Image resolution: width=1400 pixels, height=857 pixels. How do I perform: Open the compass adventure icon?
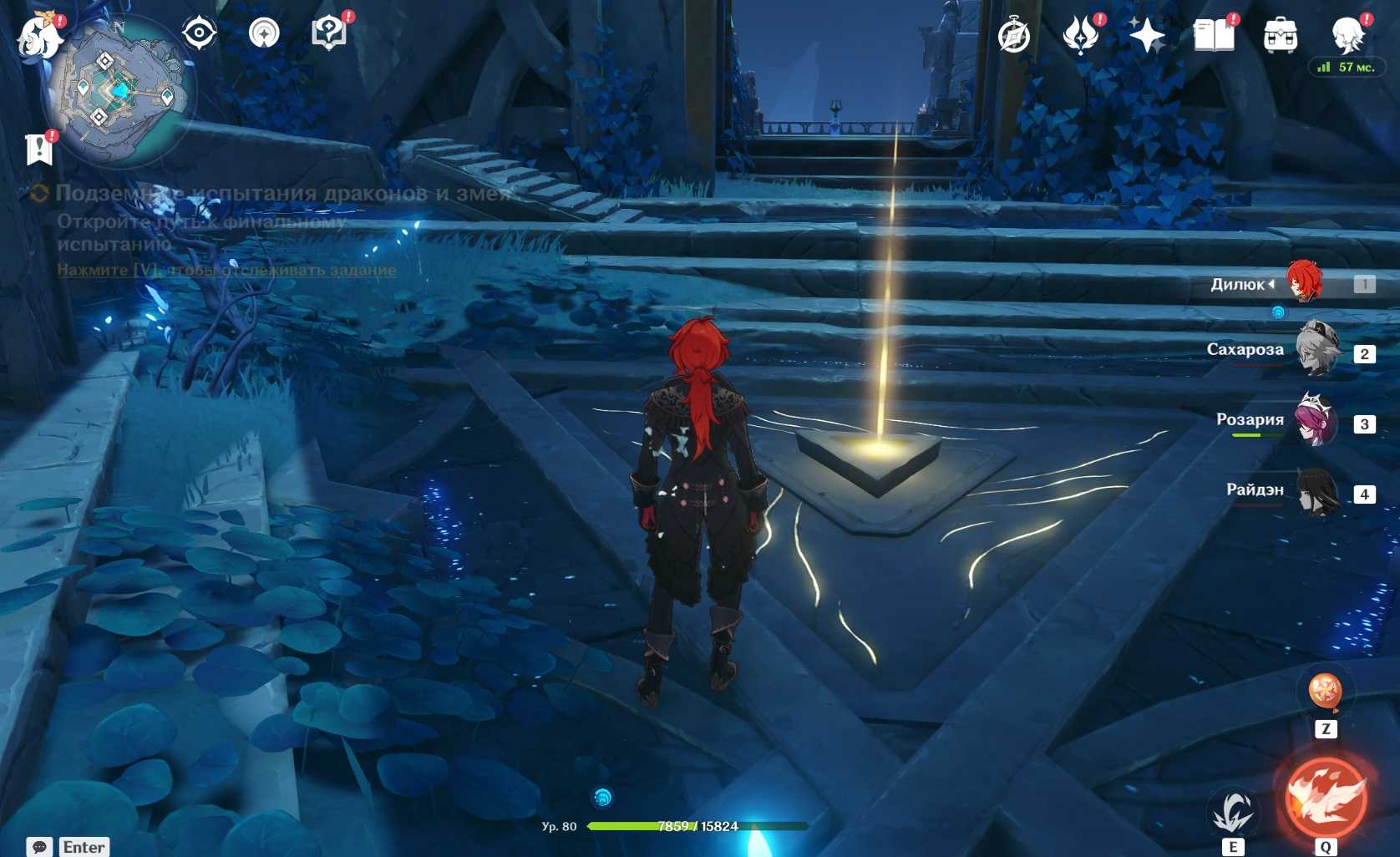pos(1014,36)
